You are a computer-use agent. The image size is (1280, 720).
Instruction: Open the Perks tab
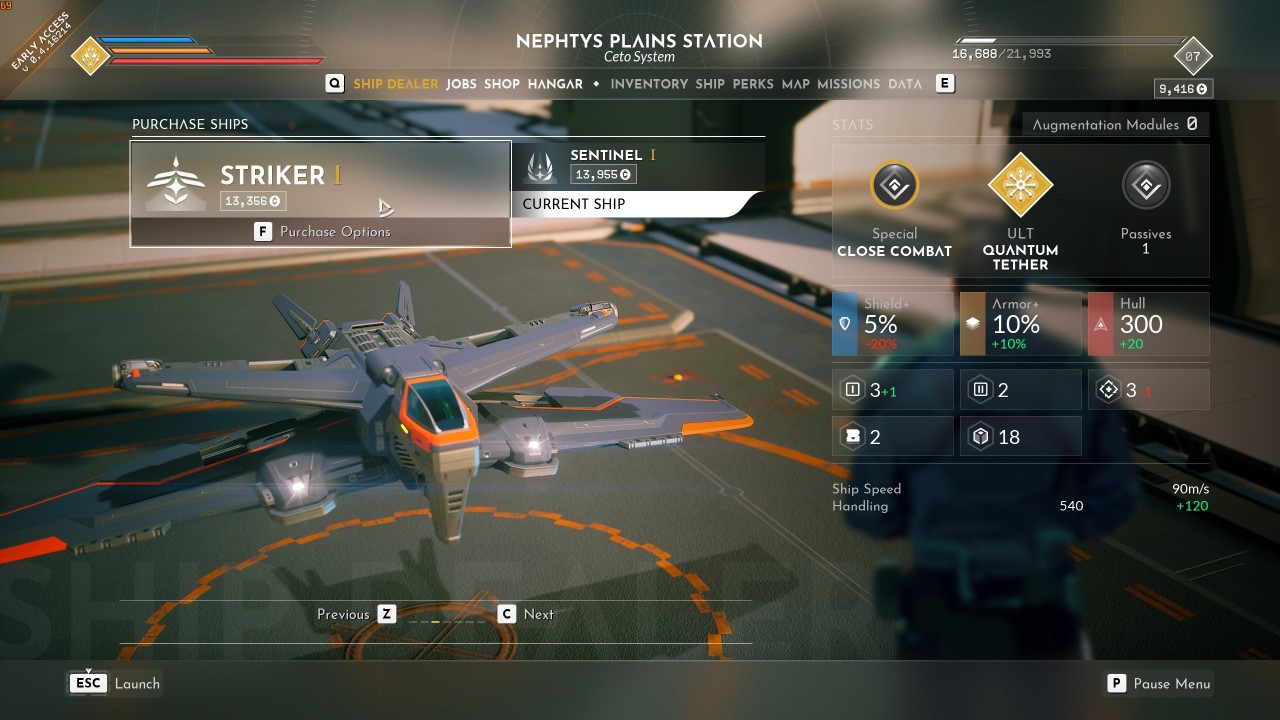tap(753, 84)
